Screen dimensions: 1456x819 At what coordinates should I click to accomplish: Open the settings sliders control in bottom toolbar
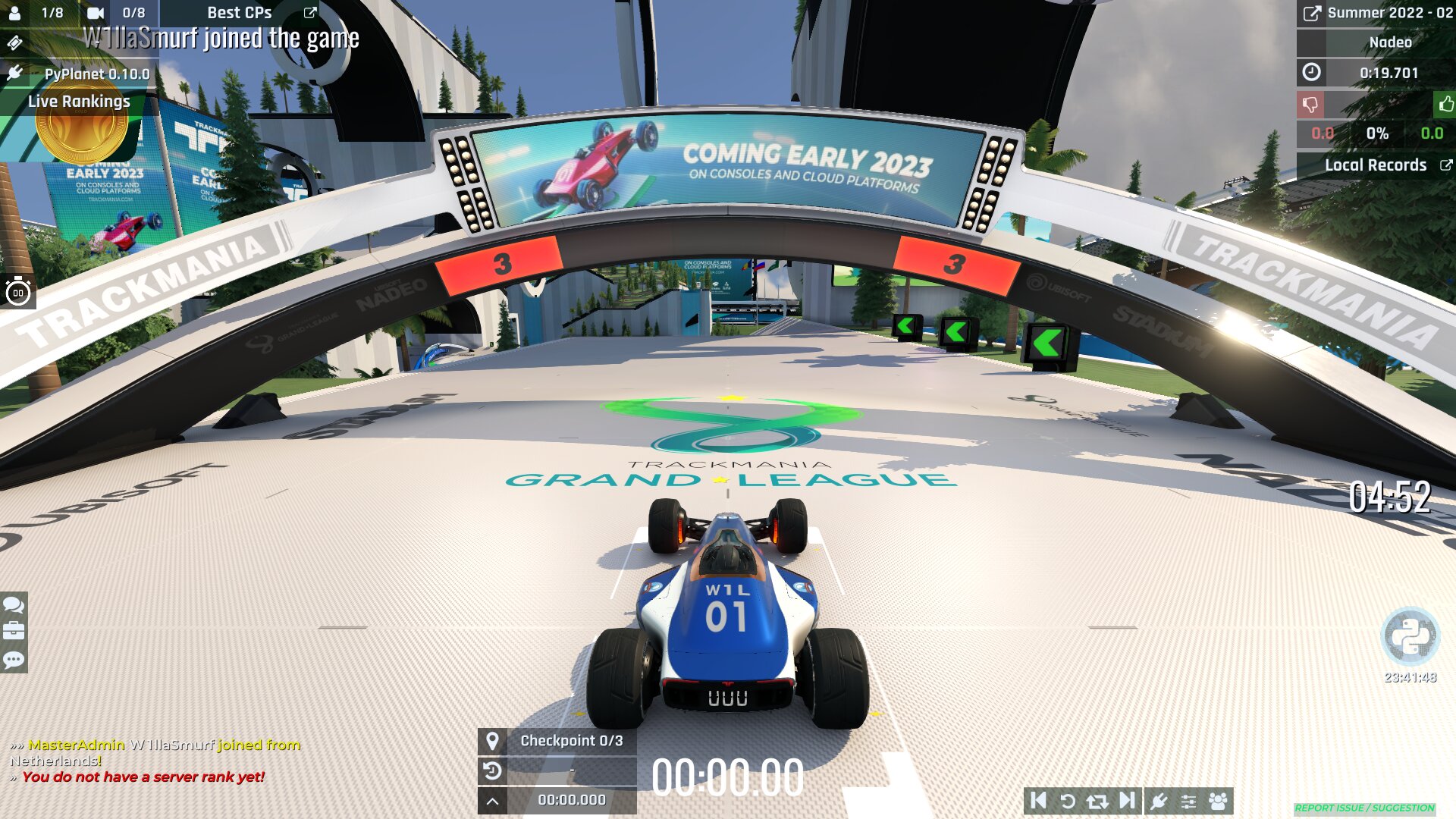coord(1188,800)
